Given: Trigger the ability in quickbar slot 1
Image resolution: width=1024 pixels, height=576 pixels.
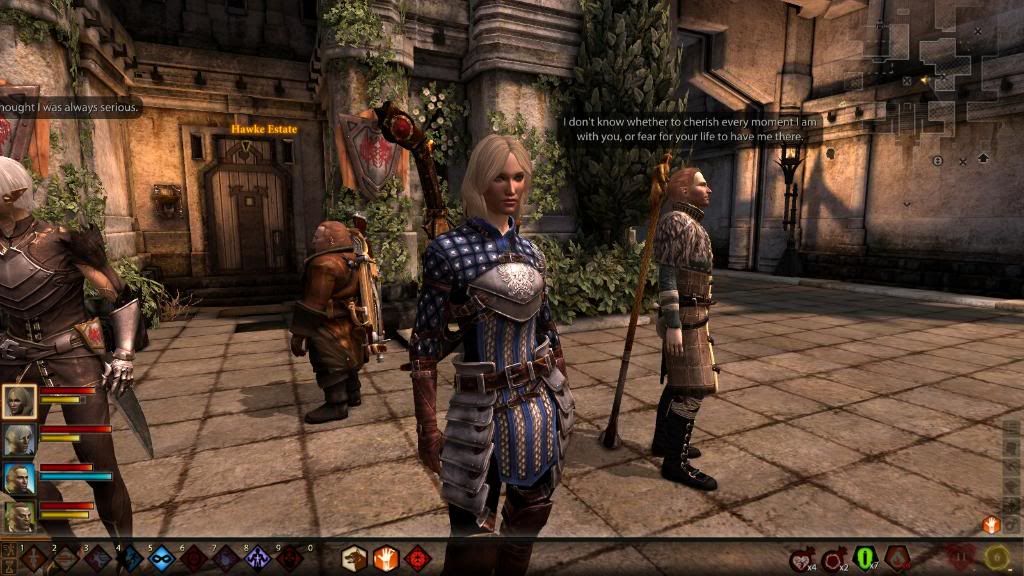Looking at the screenshot, I should tap(34, 559).
